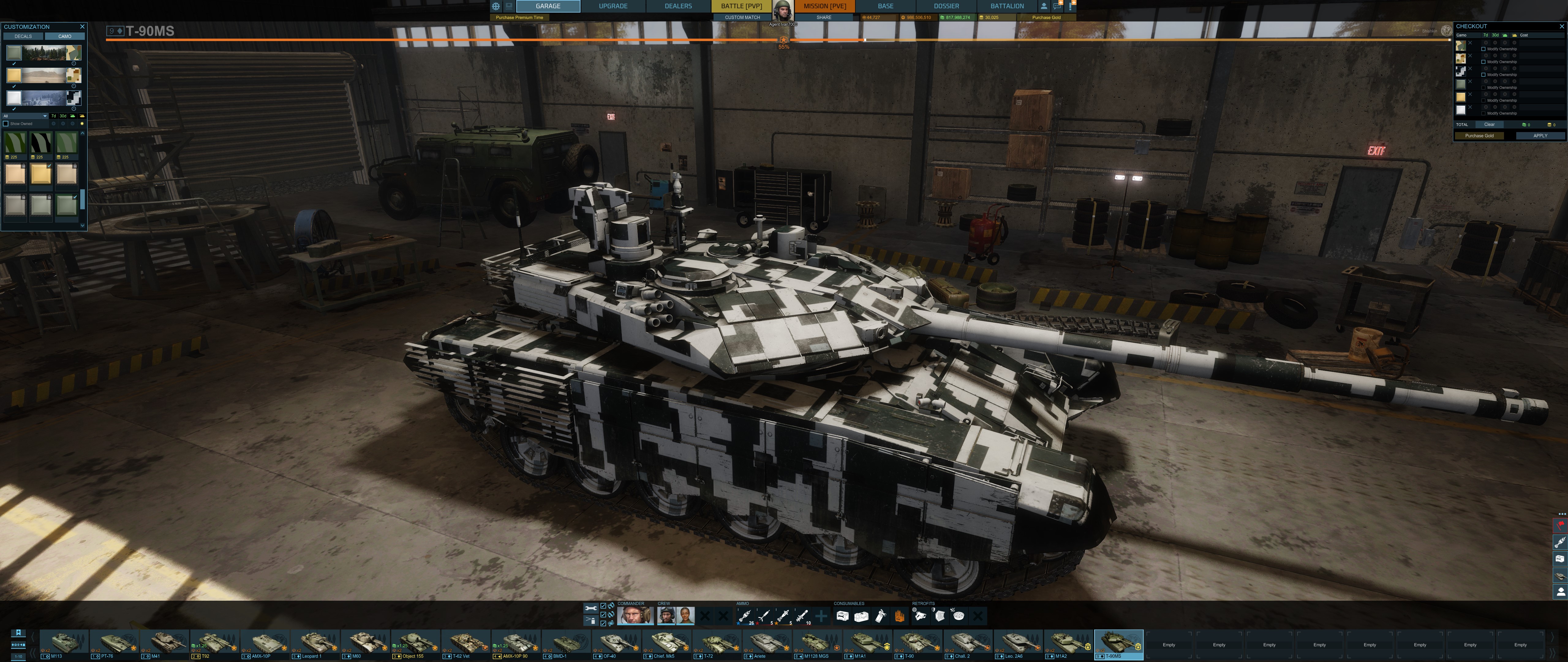Open the Upgrade tab
Viewport: 1568px width, 662px height.
[612, 6]
